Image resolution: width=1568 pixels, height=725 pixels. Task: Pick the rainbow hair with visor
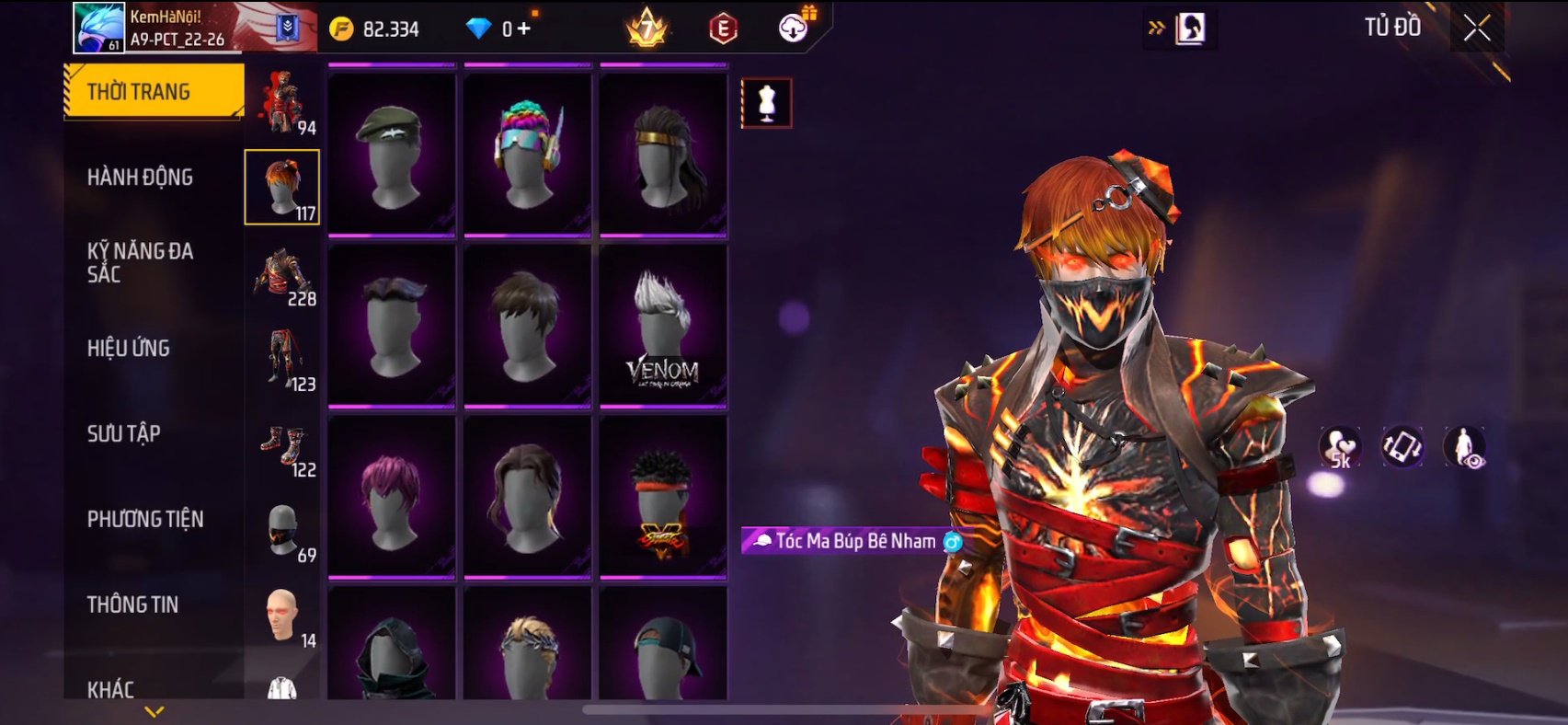pos(527,155)
